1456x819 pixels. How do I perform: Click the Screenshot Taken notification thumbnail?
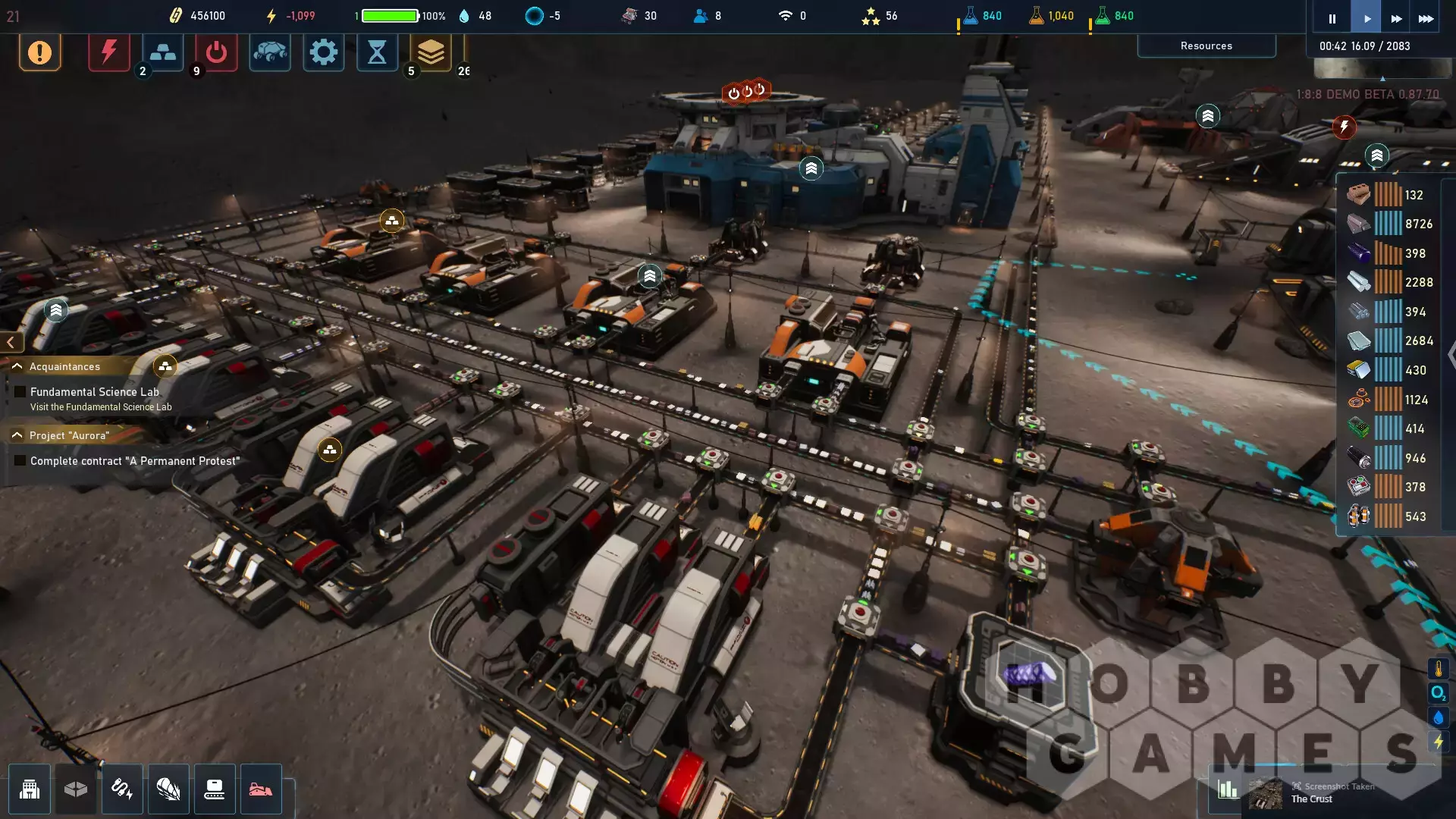[1266, 793]
